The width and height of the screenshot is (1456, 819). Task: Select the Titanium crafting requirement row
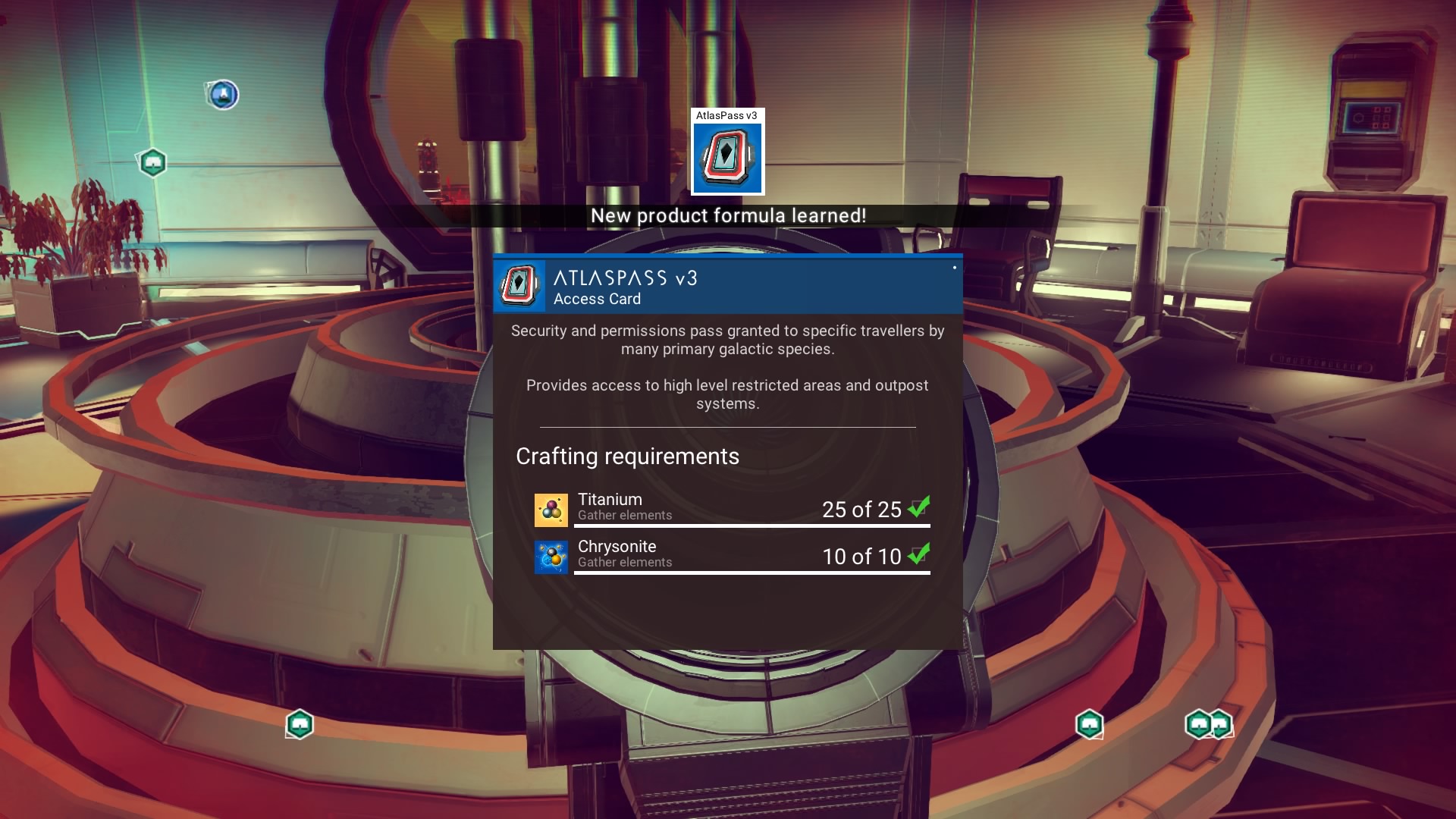click(732, 509)
